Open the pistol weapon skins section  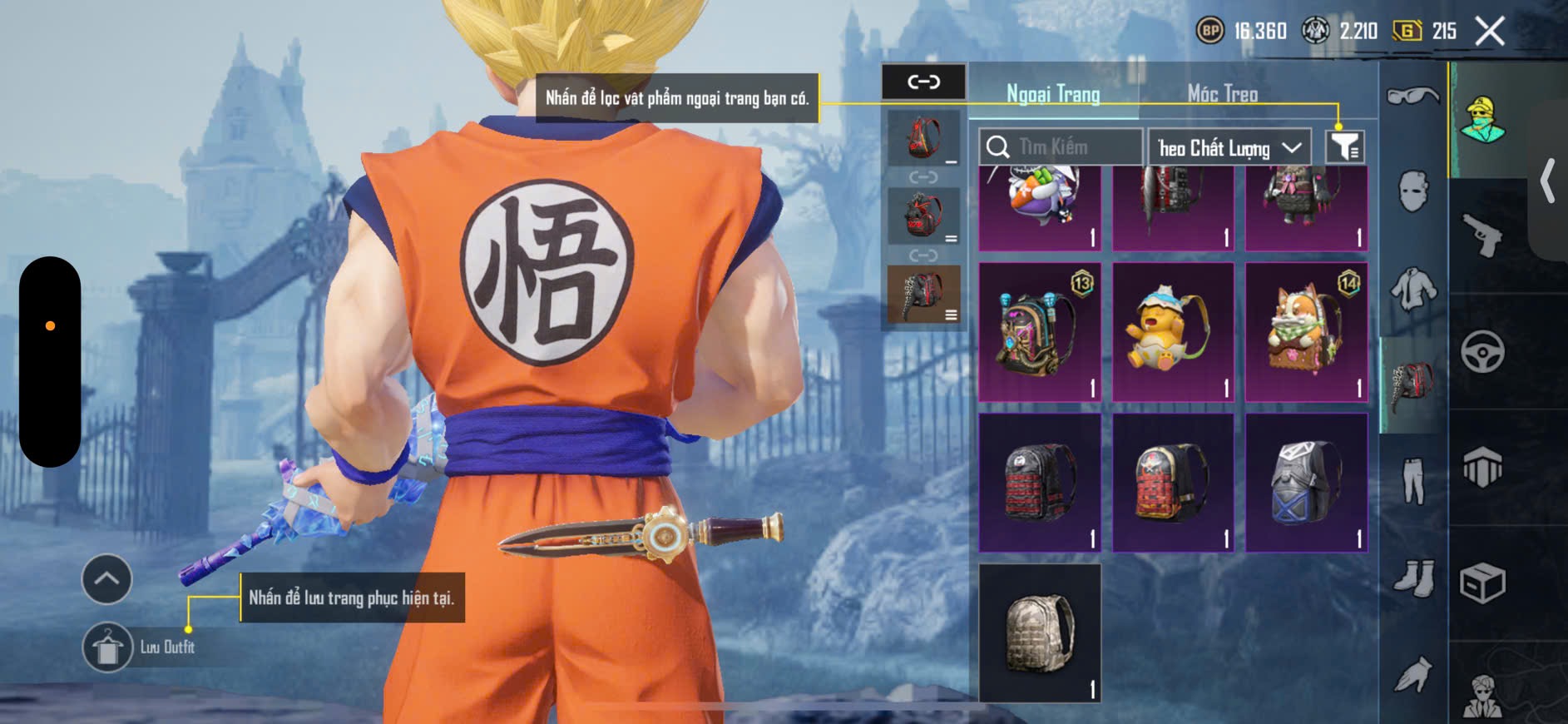[x=1482, y=236]
